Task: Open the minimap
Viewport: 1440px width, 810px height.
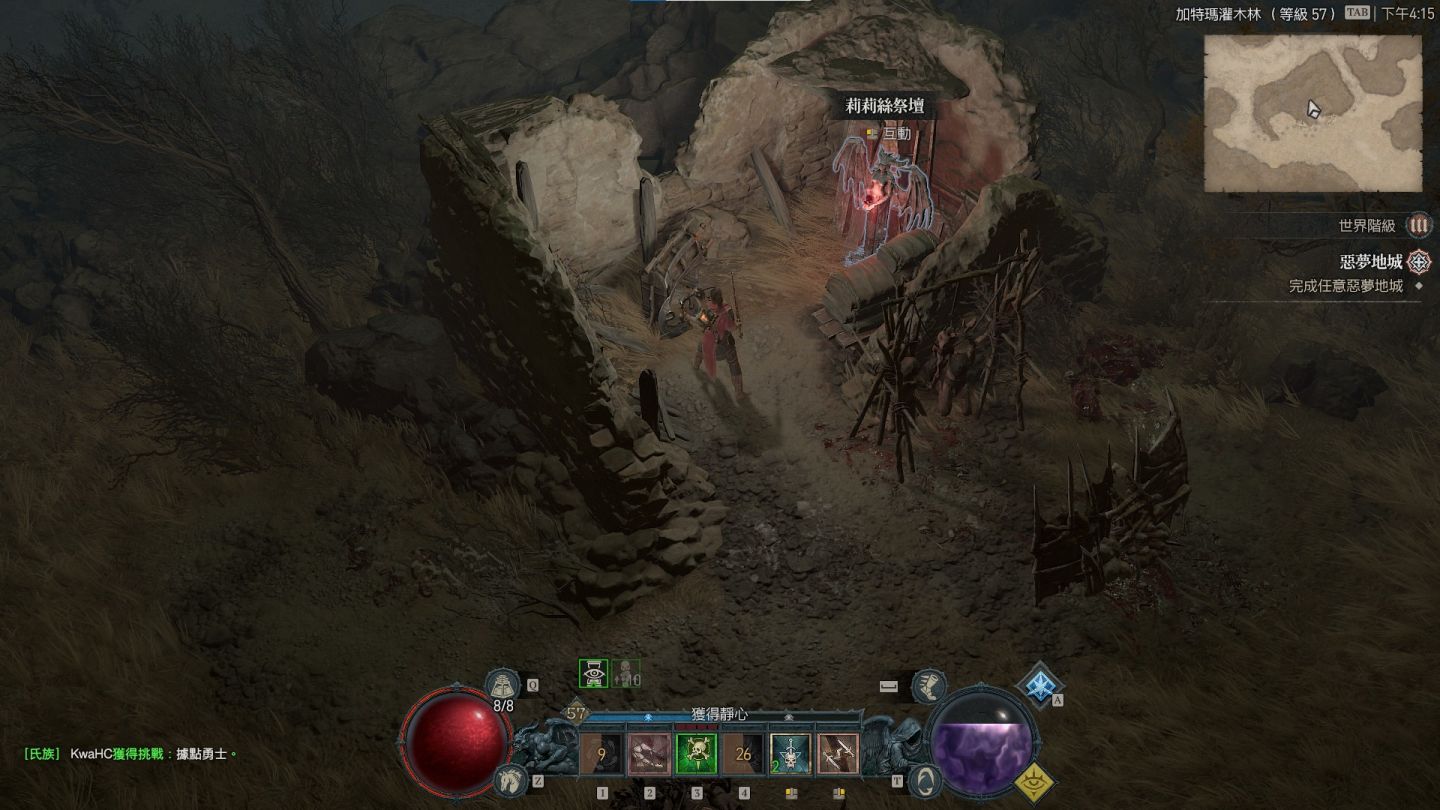Action: pyautogui.click(x=1312, y=113)
